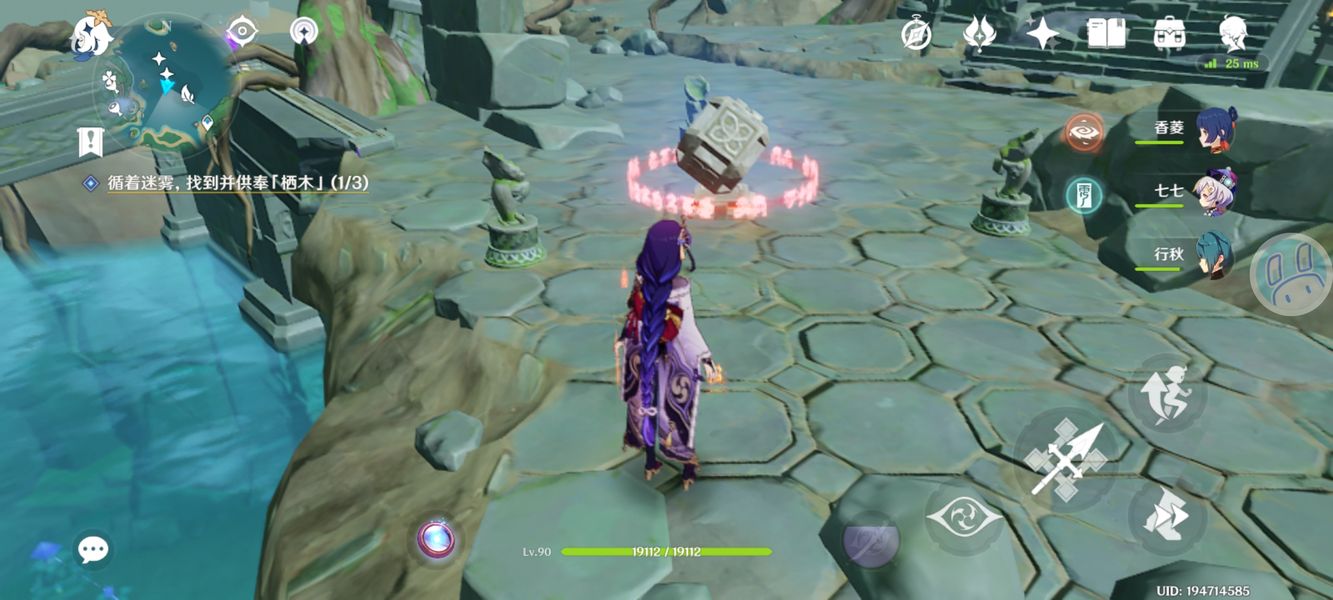The height and width of the screenshot is (600, 1333).
Task: Open the Adventurer Handbook book icon
Action: (x=1107, y=34)
